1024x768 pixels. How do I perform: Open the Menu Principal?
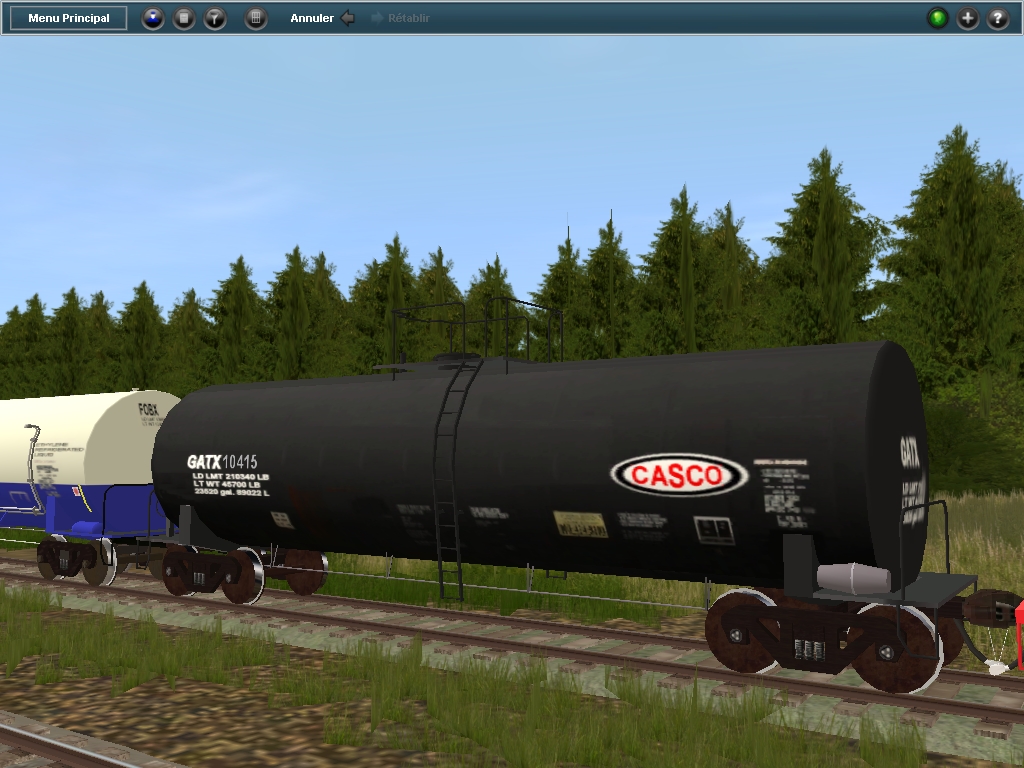(68, 18)
